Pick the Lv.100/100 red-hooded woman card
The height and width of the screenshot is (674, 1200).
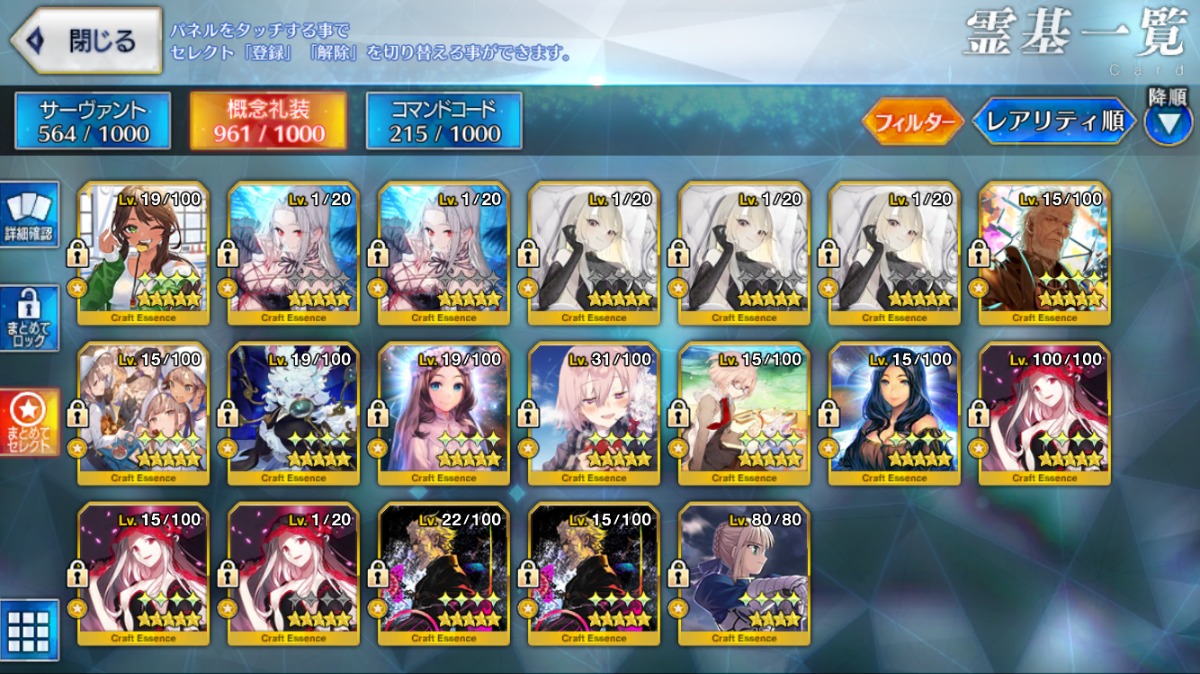(1044, 413)
